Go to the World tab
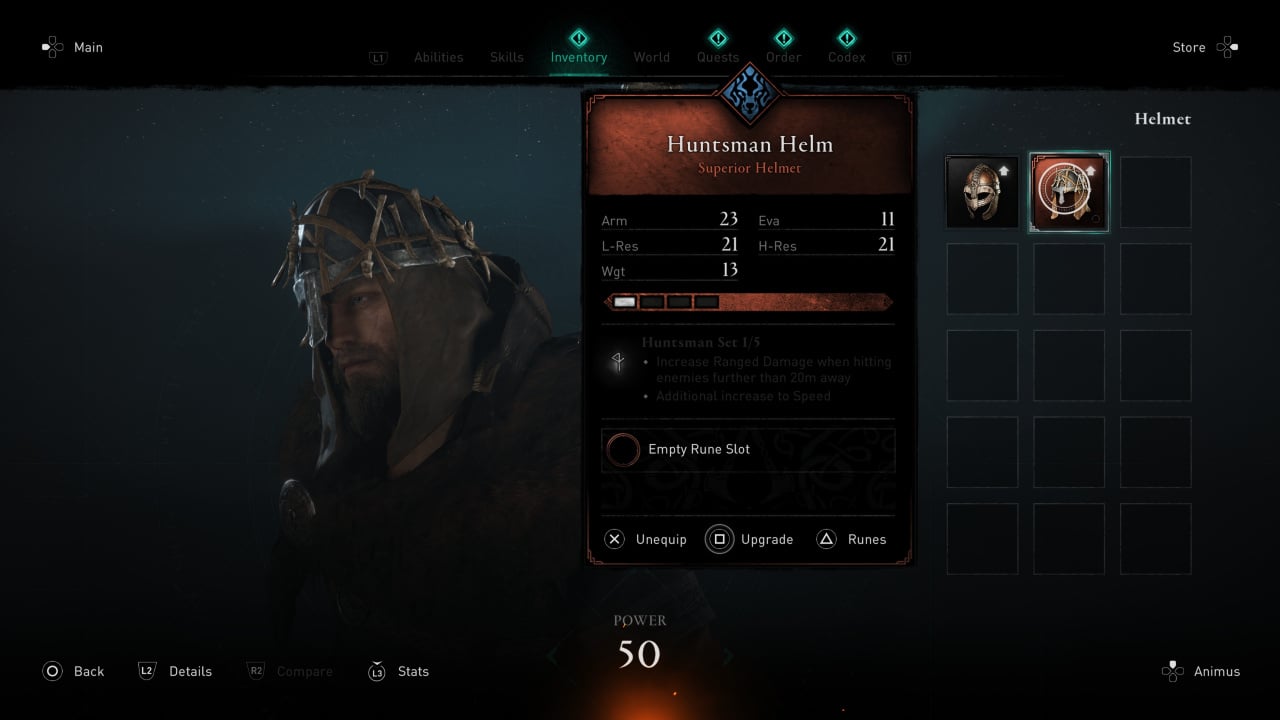This screenshot has height=720, width=1280. click(651, 57)
